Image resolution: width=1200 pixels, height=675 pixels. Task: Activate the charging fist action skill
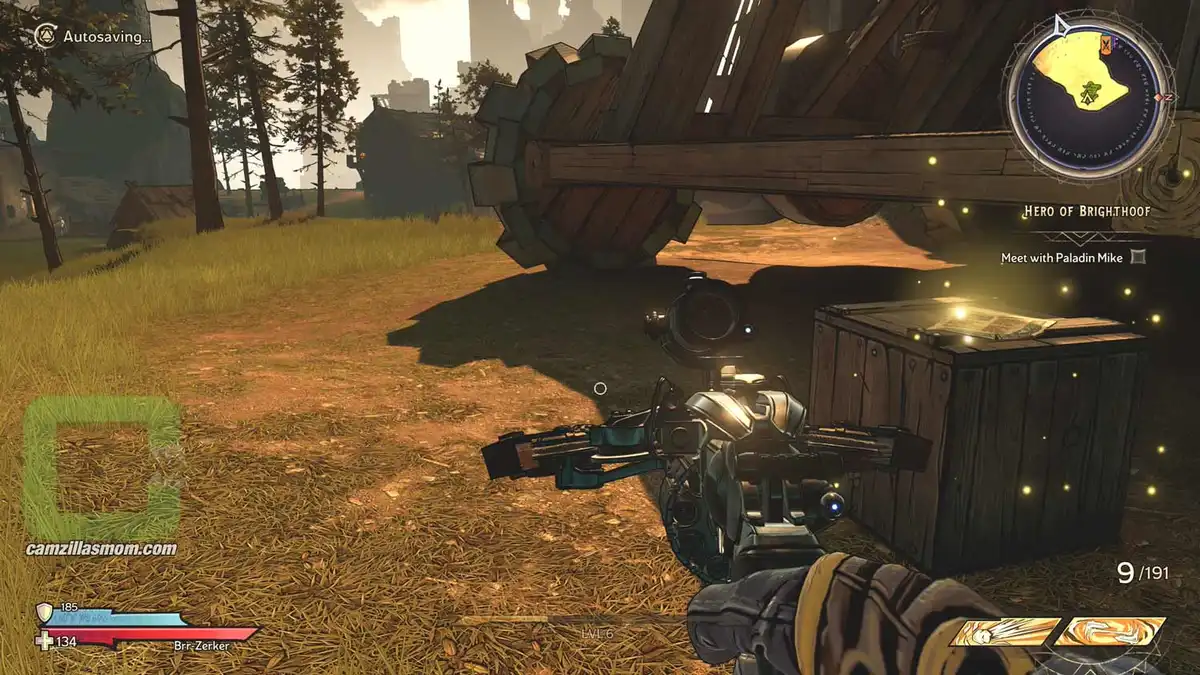coord(1005,631)
